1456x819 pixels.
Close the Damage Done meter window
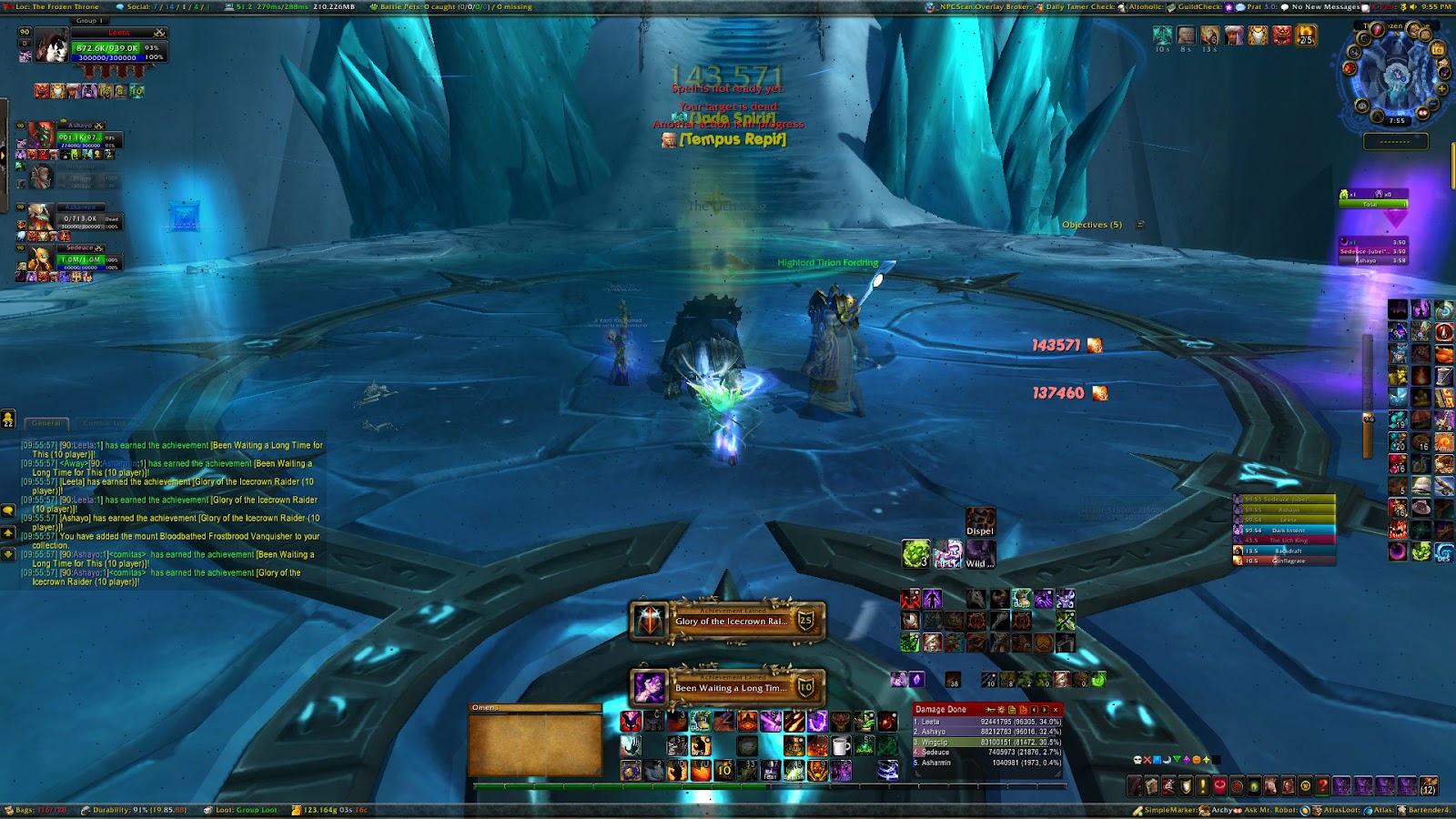(1056, 709)
